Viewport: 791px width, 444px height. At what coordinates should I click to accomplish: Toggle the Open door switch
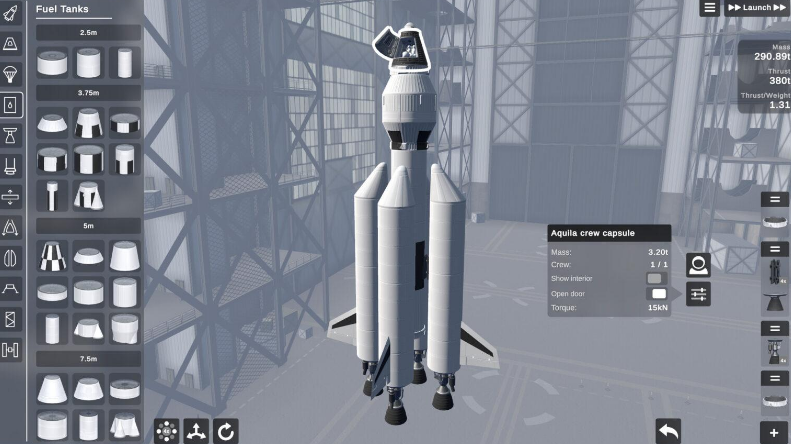[658, 293]
